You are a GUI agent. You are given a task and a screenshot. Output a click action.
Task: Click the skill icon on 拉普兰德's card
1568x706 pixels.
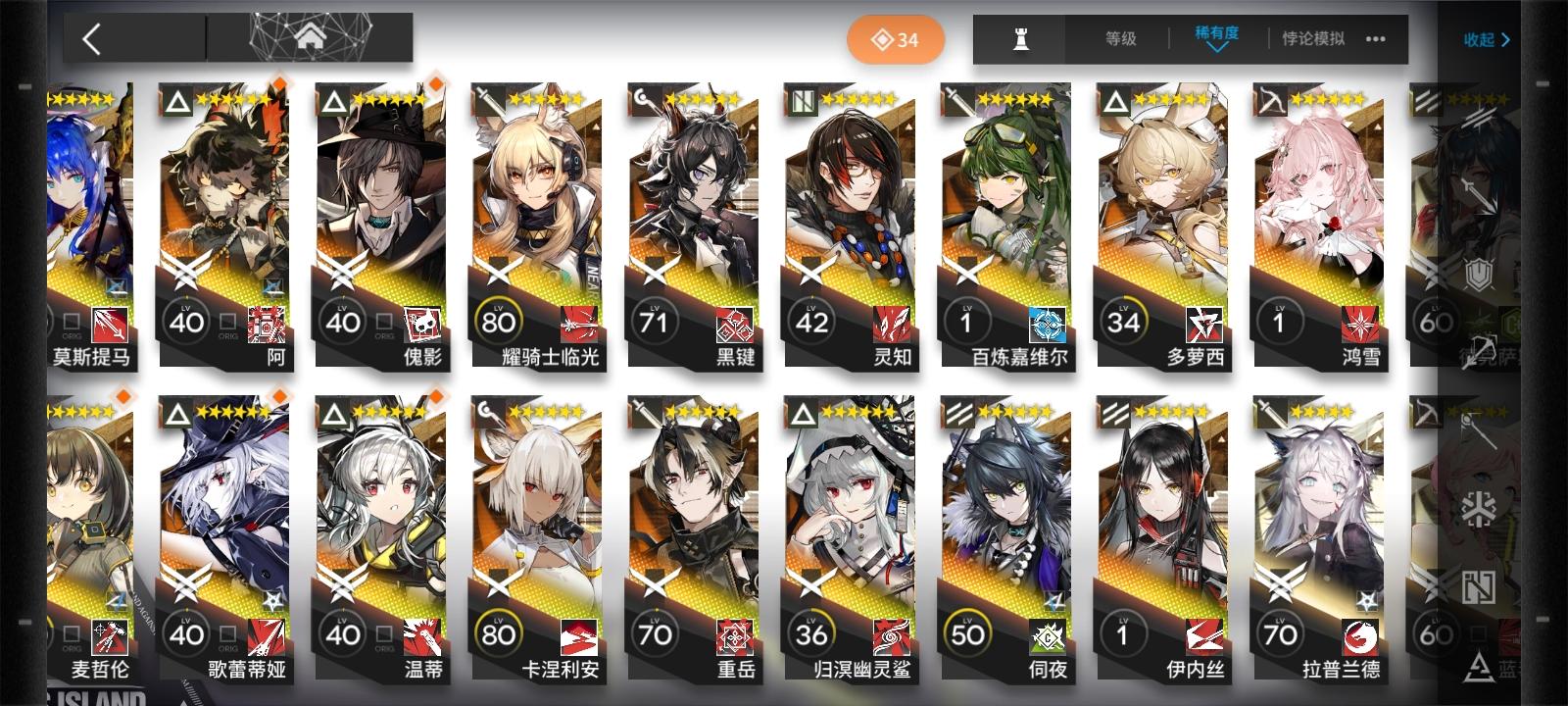(1358, 637)
